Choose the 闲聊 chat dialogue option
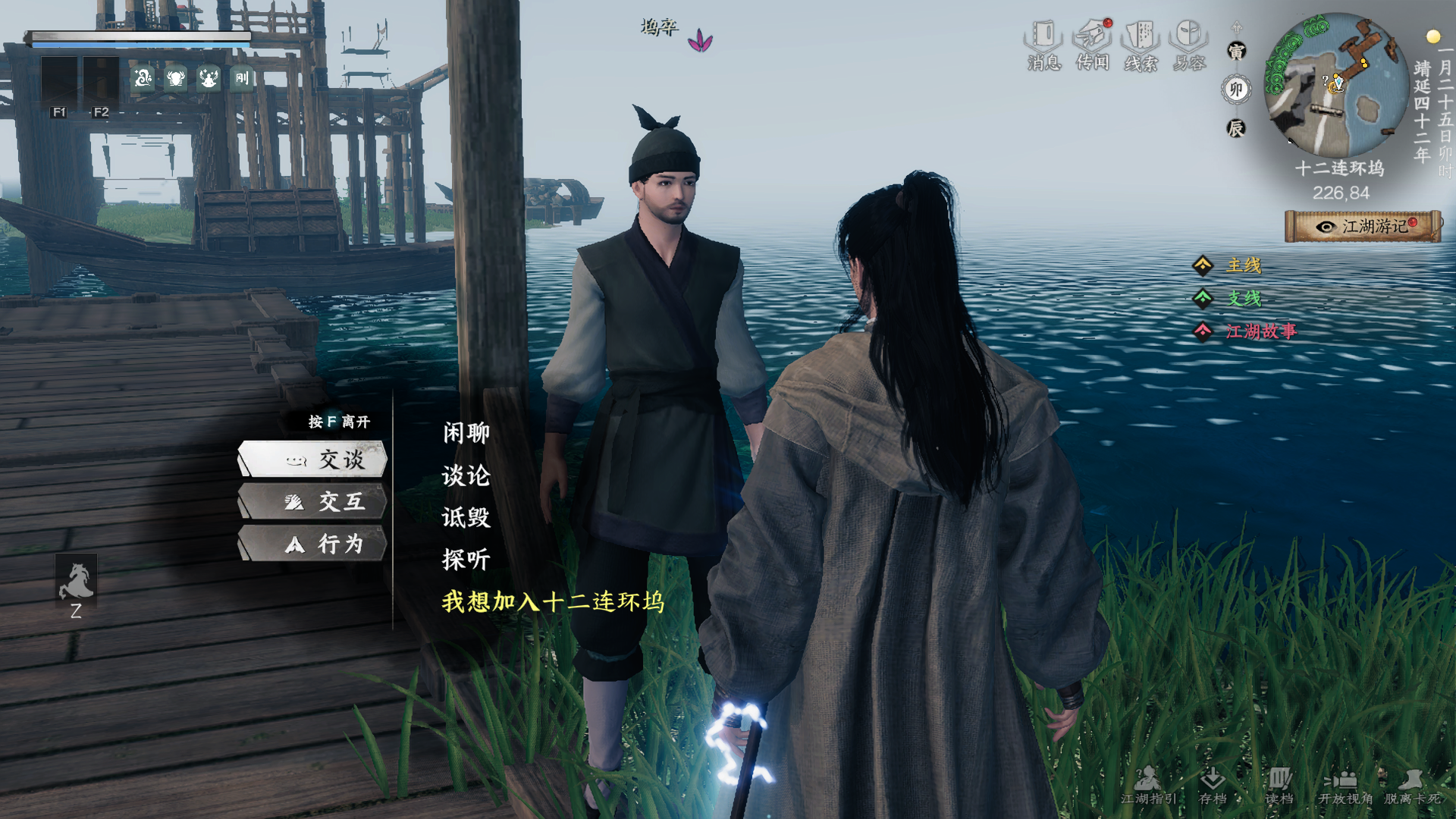Image resolution: width=1456 pixels, height=819 pixels. pos(465,432)
